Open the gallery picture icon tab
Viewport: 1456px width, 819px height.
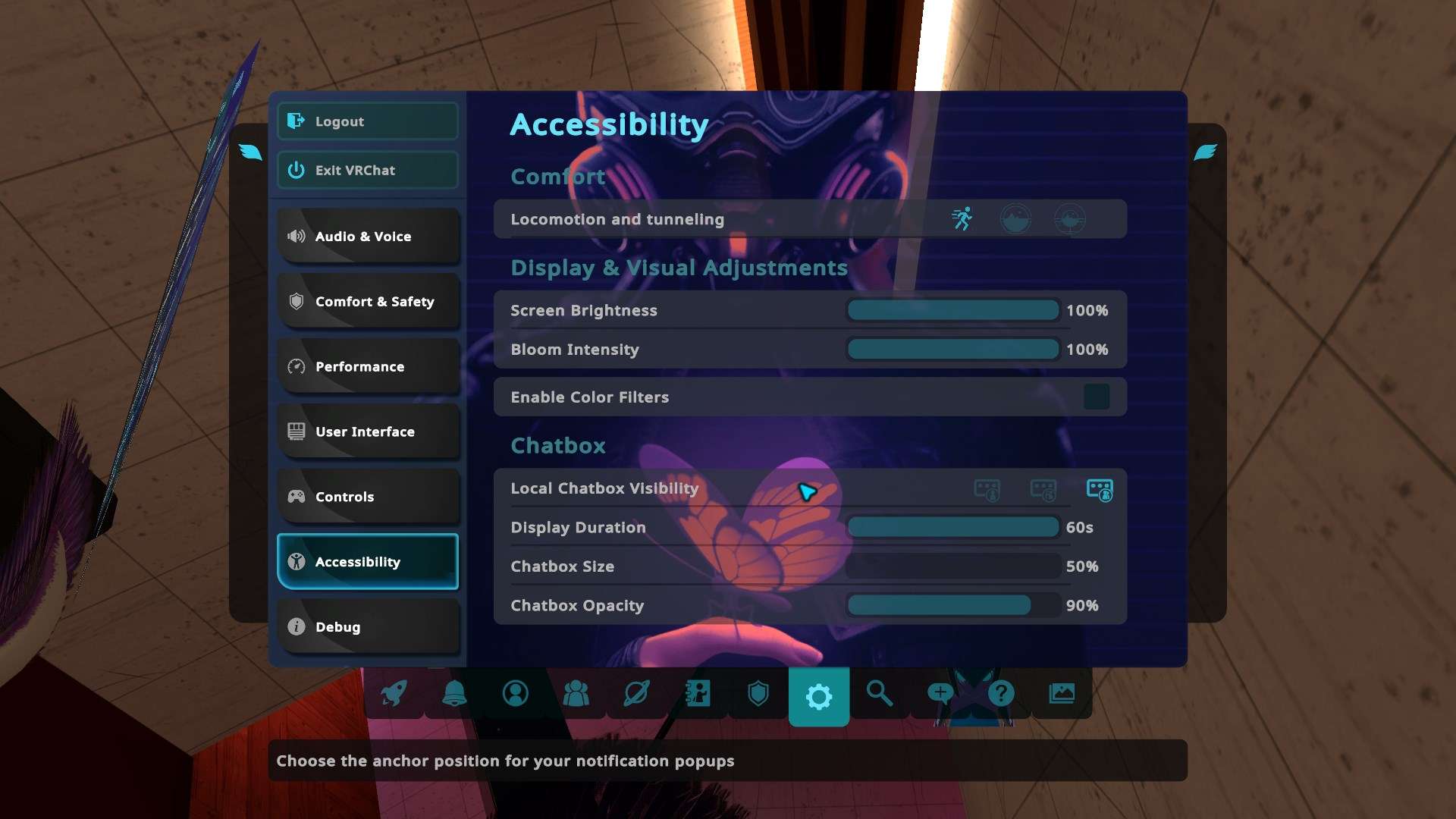click(x=1061, y=693)
